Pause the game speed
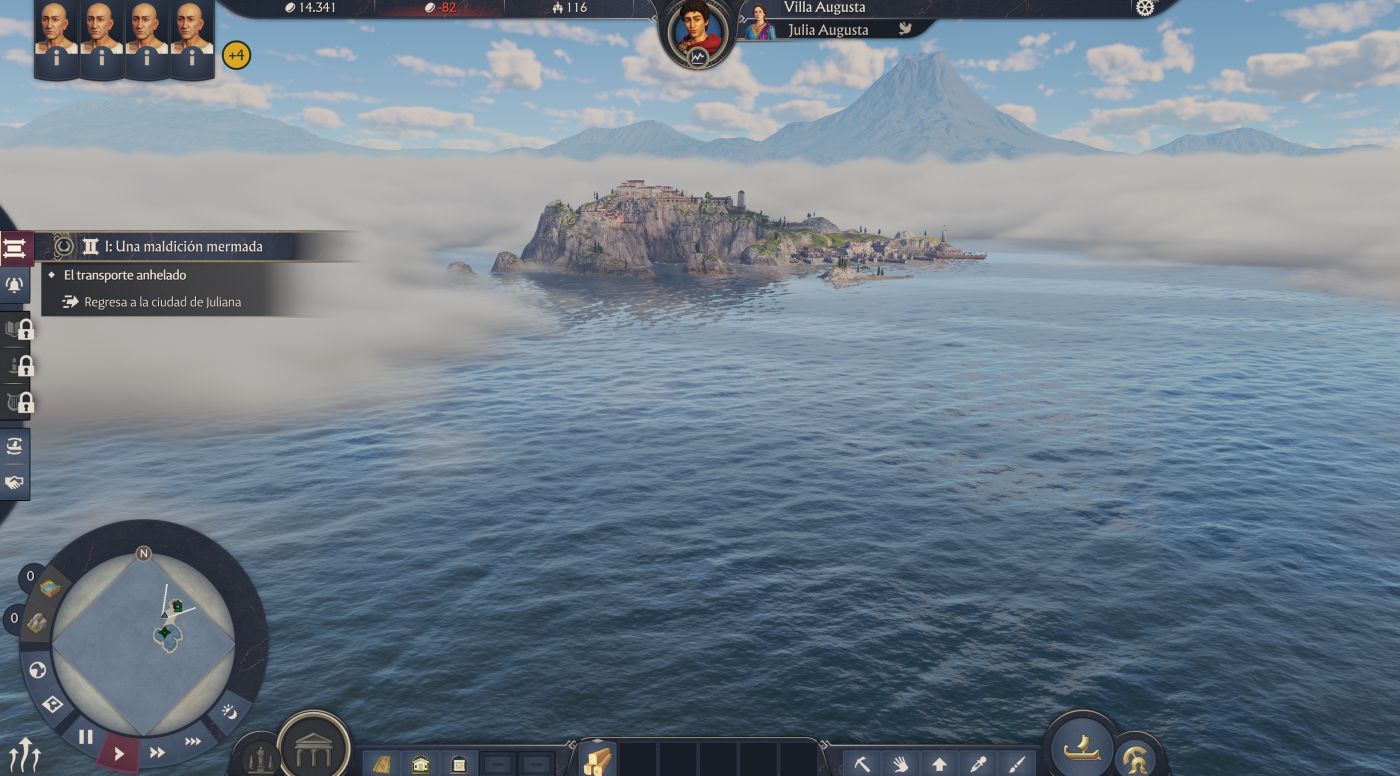Viewport: 1400px width, 776px height. (x=86, y=737)
